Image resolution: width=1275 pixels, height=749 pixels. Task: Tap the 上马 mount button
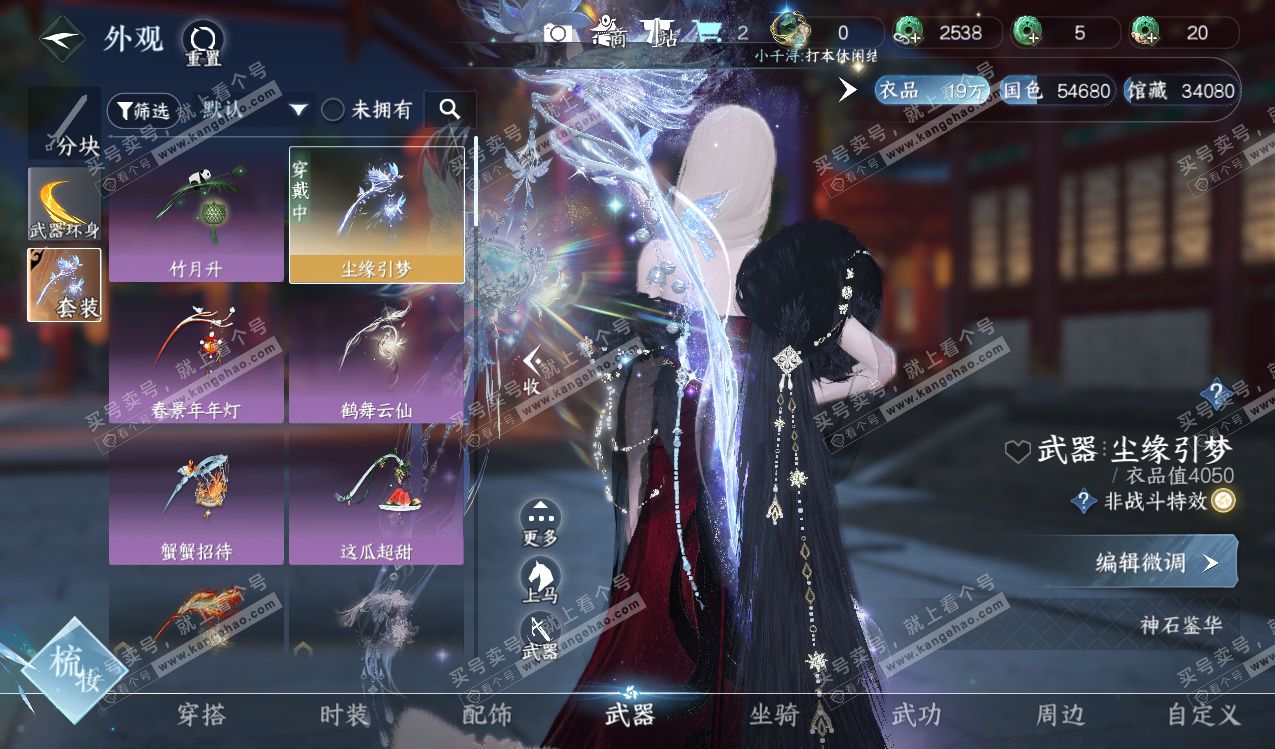pos(540,582)
